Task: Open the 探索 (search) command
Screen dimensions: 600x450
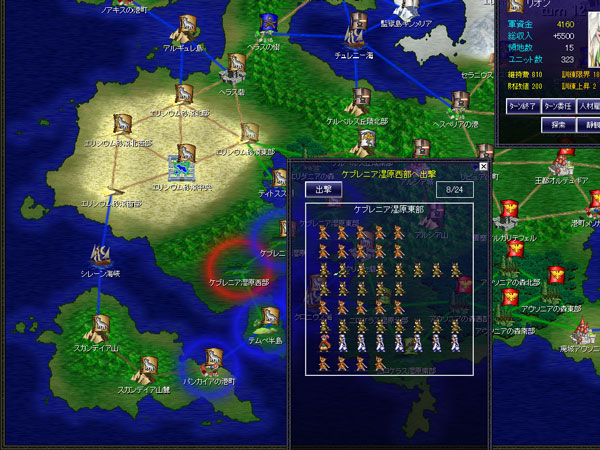Action: pyautogui.click(x=559, y=125)
